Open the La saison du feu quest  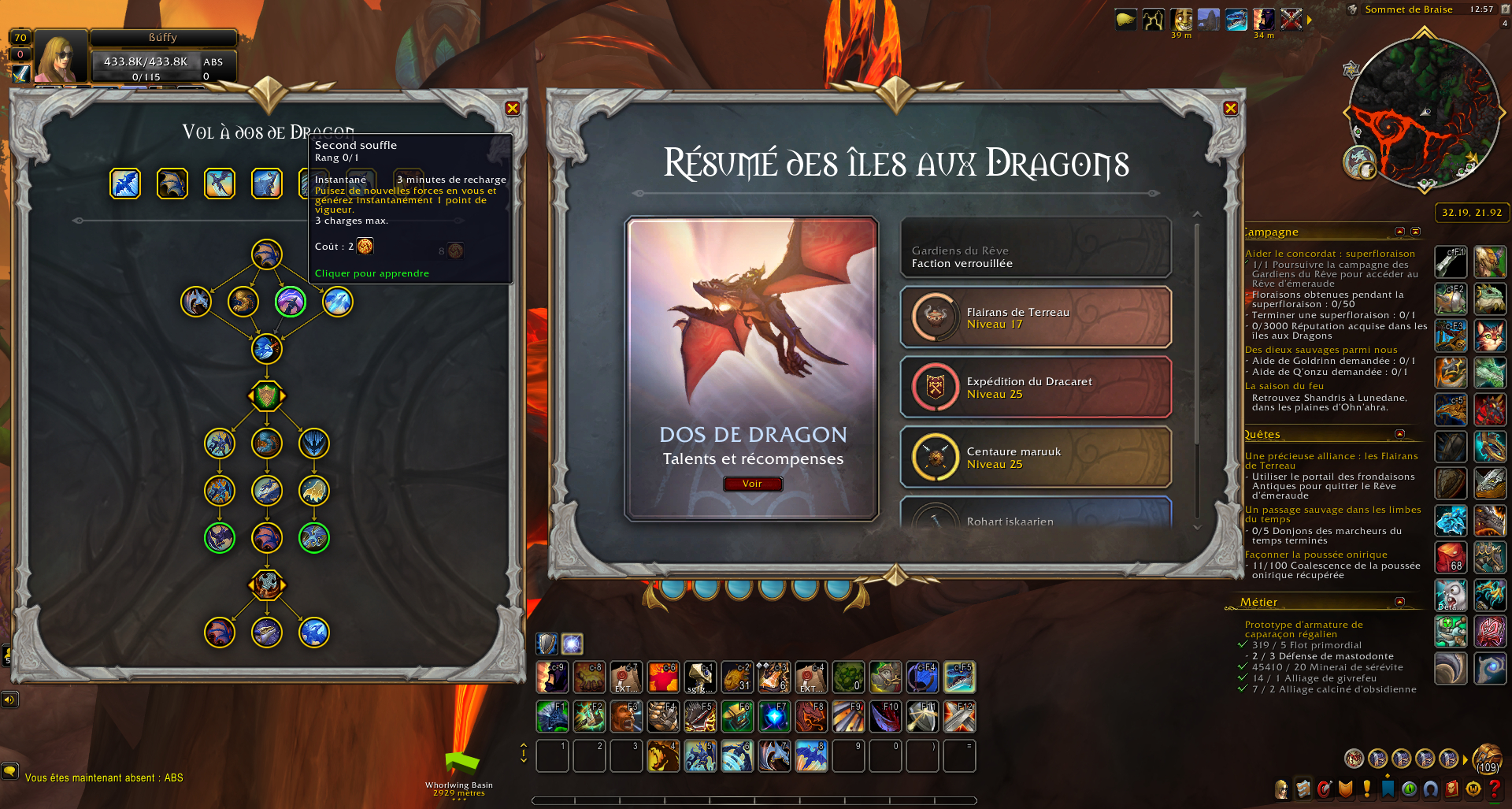[x=1284, y=386]
